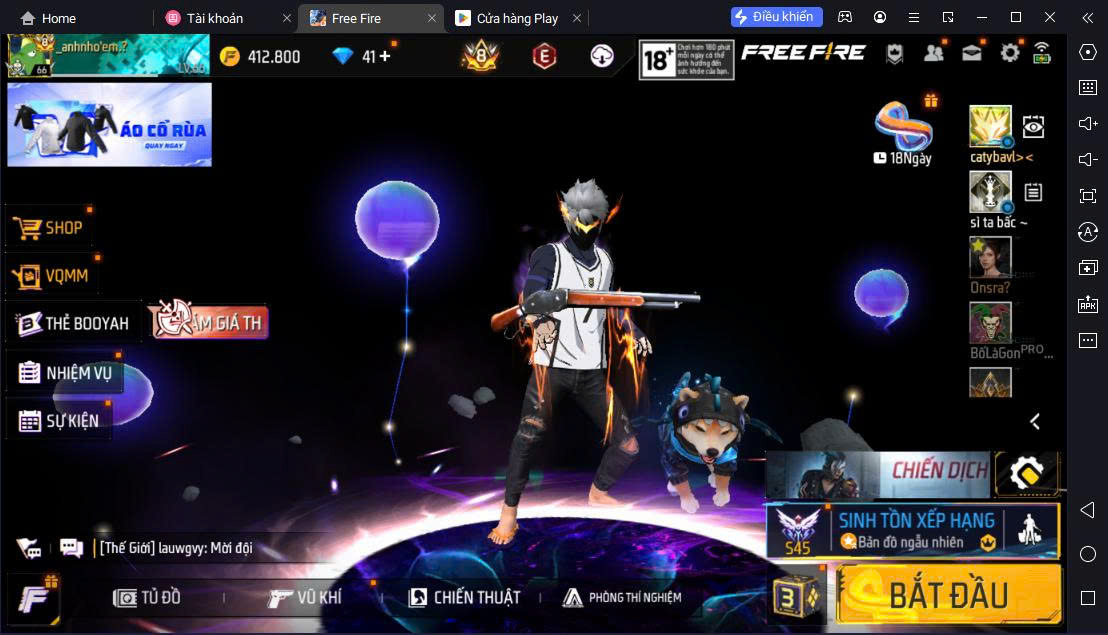
Task: Open the CHIẾN DỊCH campaign banner
Action: coord(878,474)
